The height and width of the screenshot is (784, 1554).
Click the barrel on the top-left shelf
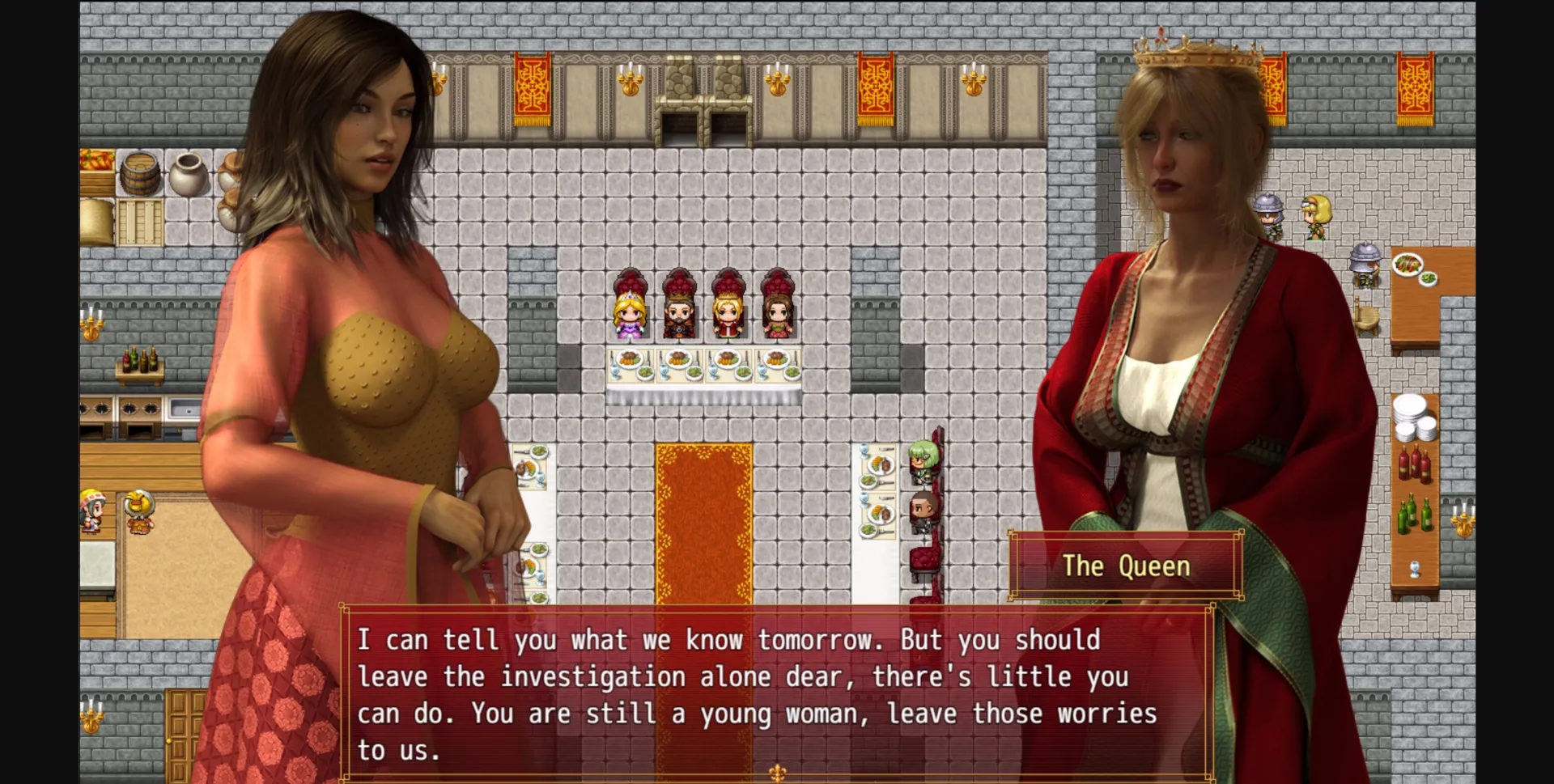point(139,172)
